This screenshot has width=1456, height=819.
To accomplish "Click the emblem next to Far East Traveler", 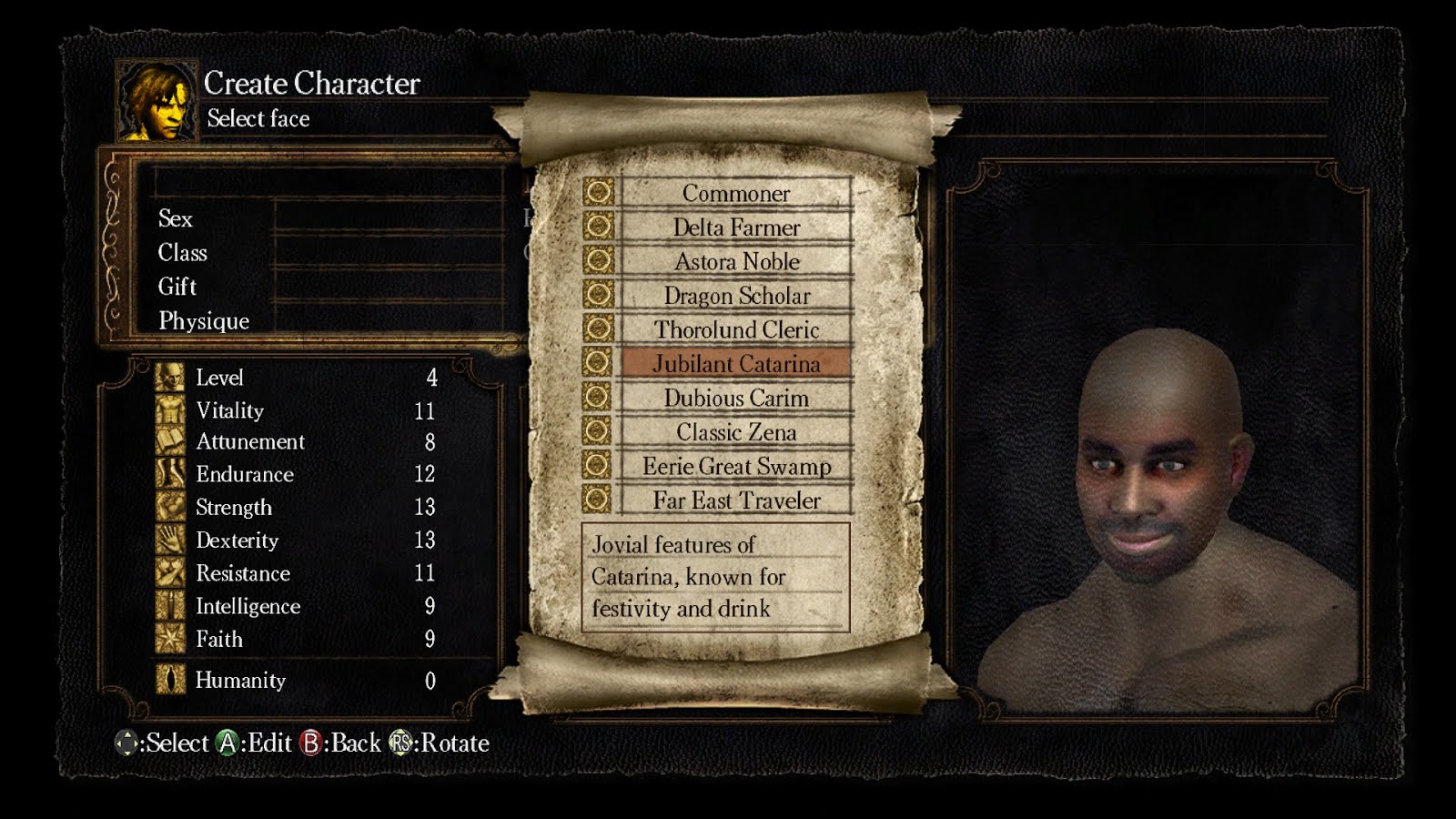I will [x=599, y=500].
